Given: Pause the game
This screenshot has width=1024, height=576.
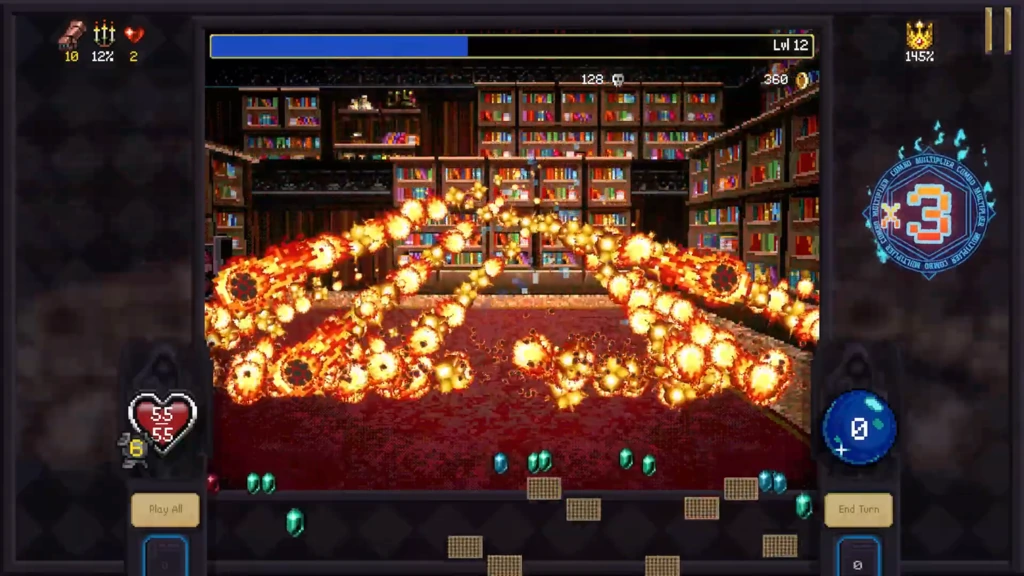Looking at the screenshot, I should (x=997, y=30).
